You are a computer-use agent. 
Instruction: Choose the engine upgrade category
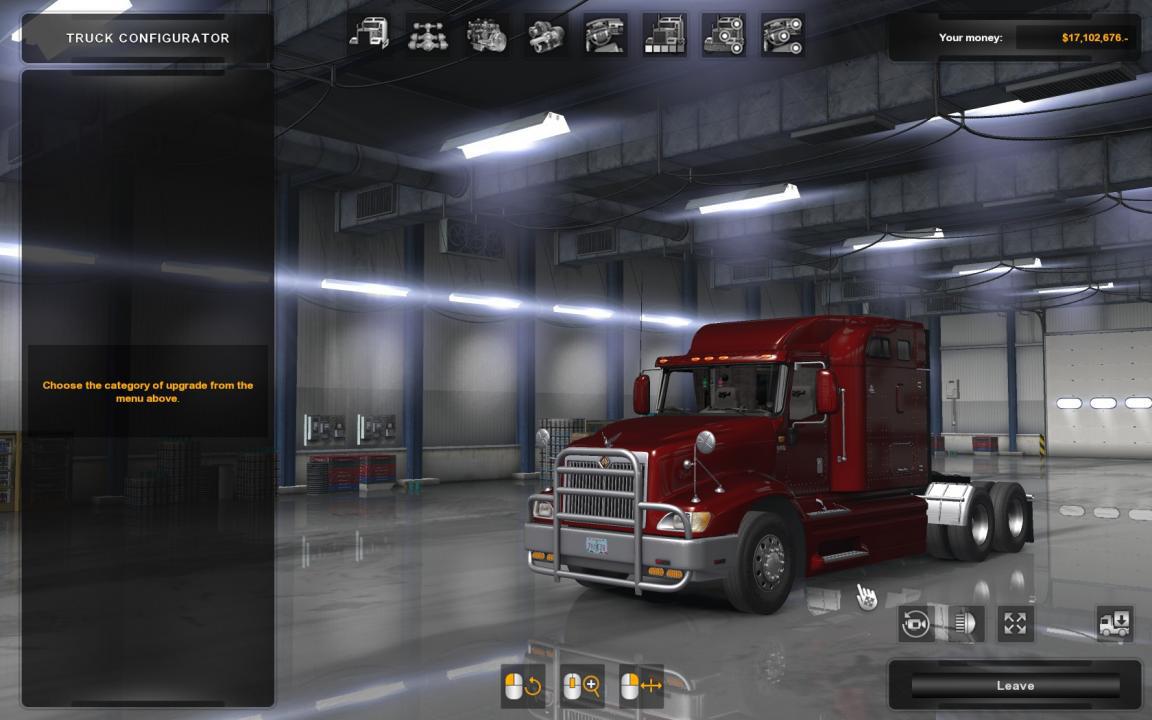pos(487,36)
